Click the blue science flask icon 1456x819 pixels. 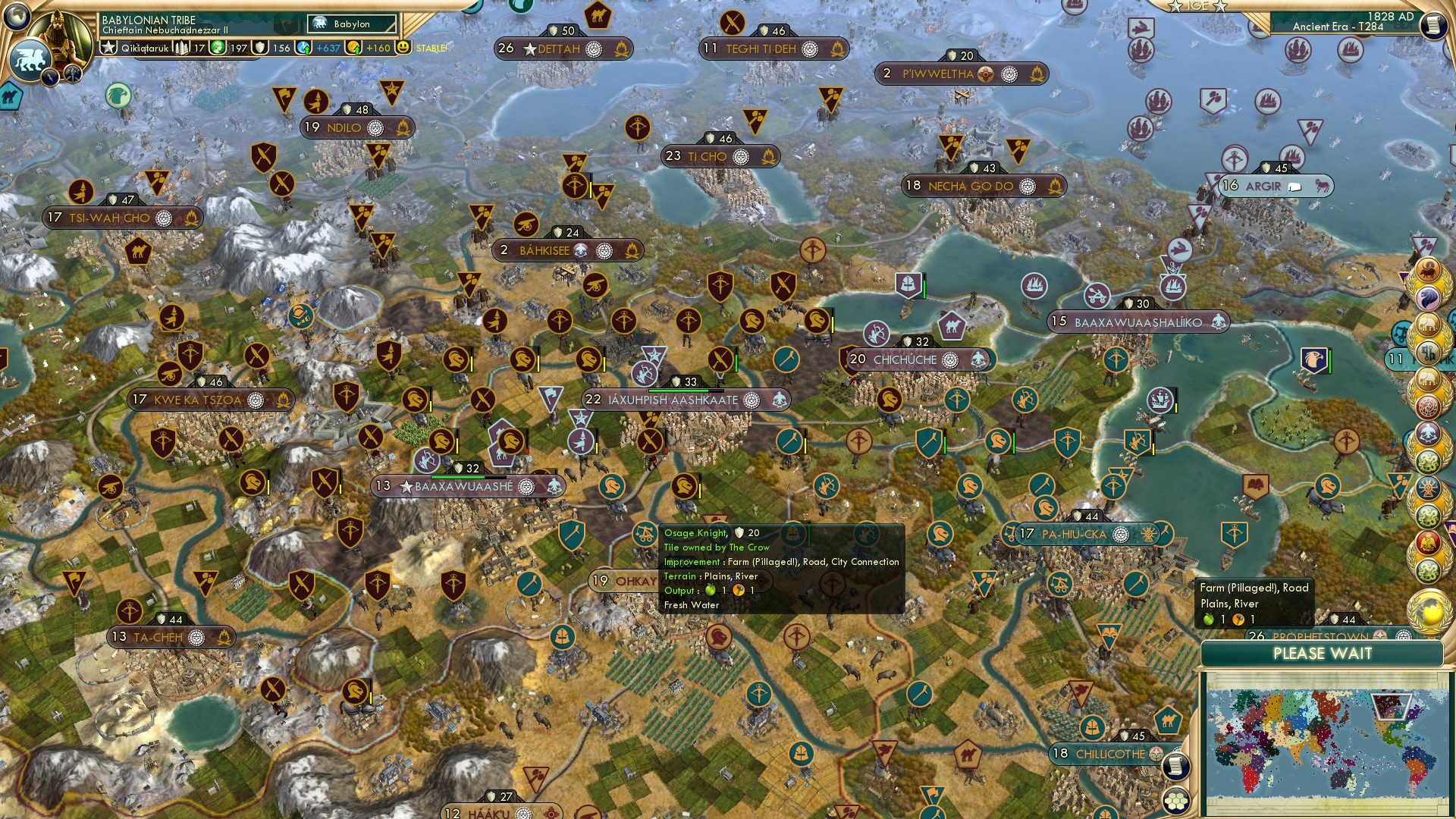304,48
